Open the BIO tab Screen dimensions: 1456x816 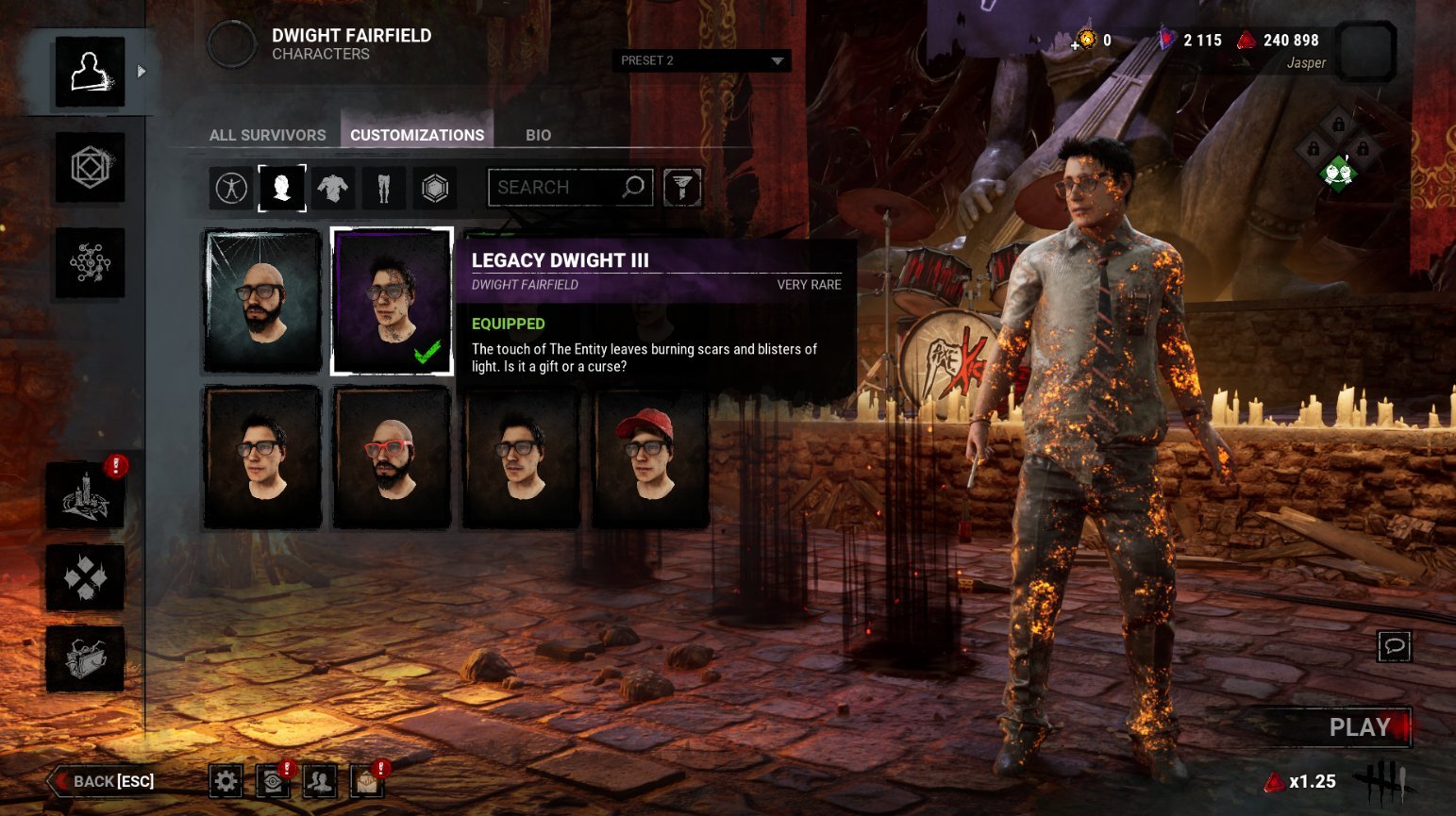pyautogui.click(x=538, y=135)
